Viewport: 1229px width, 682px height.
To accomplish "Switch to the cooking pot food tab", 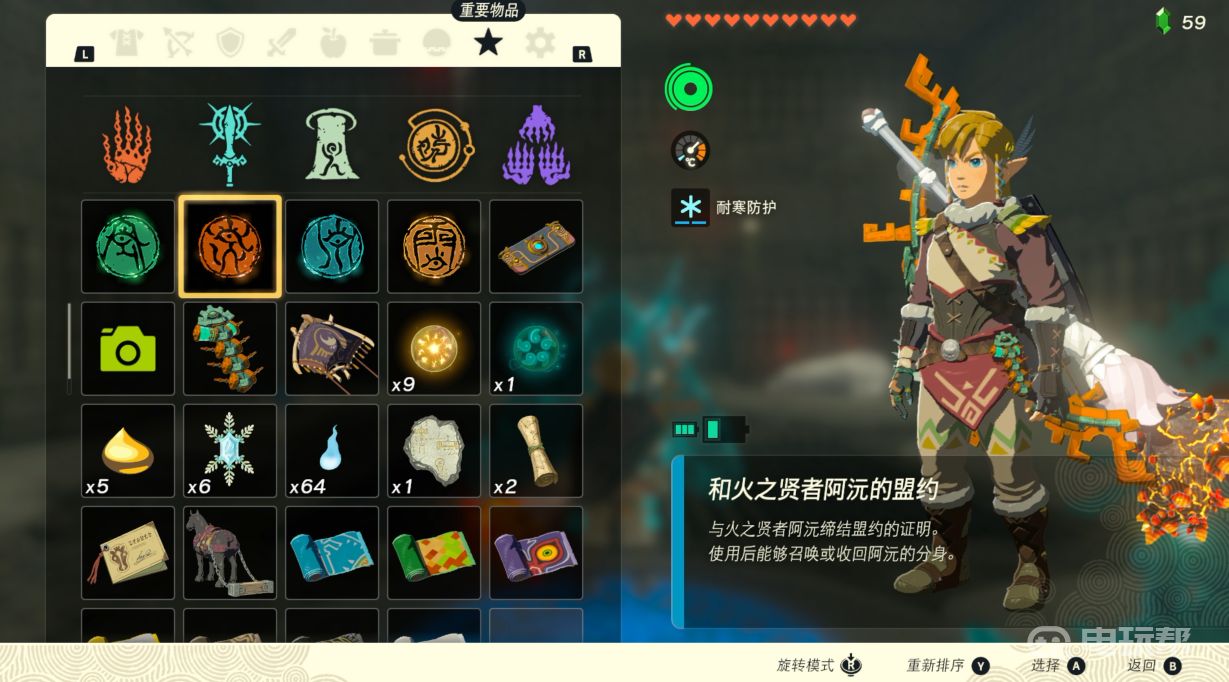I will click(385, 42).
